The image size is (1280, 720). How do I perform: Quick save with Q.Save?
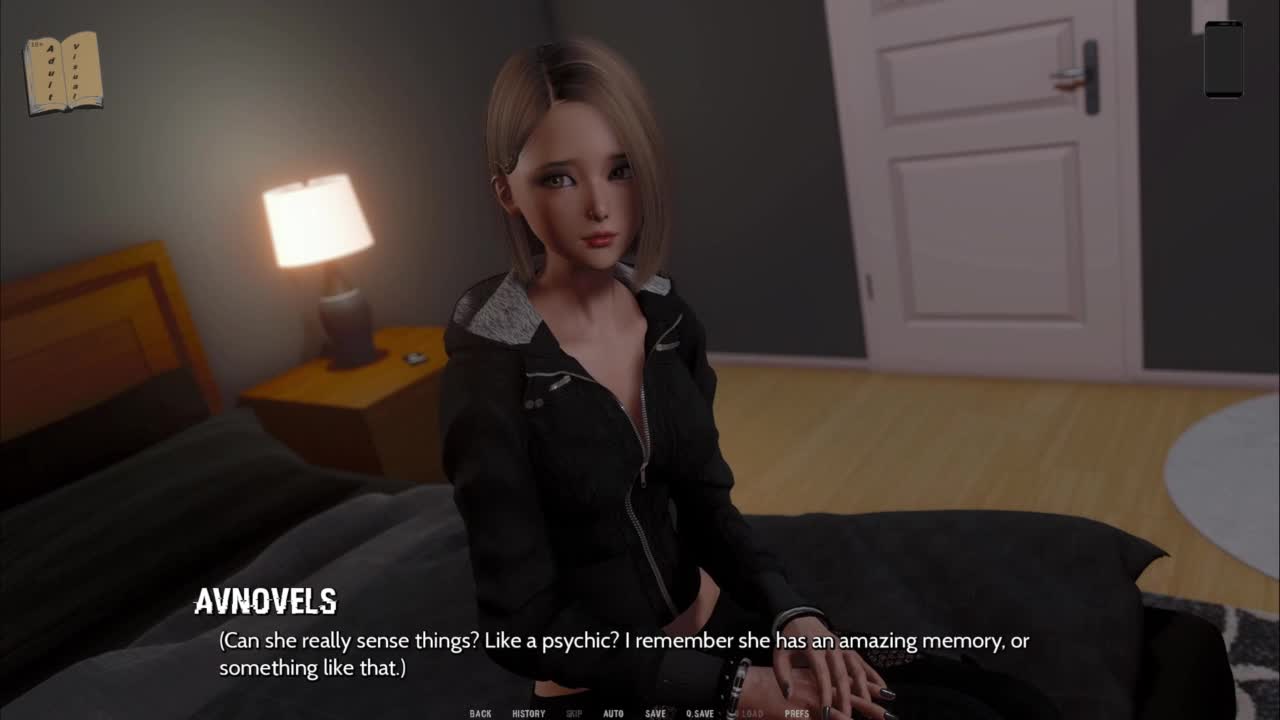(699, 713)
